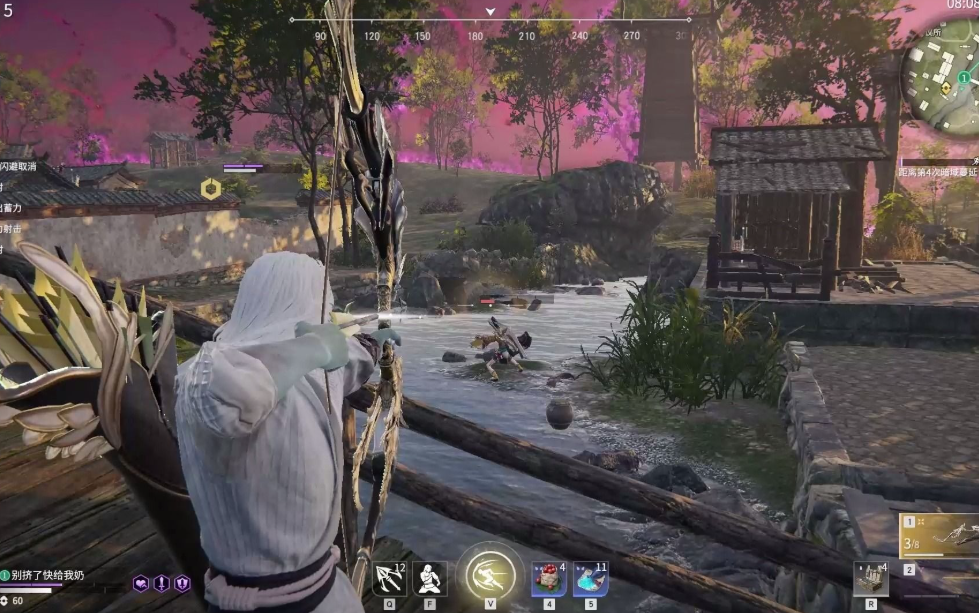Click the purple heart buff icon
The width and height of the screenshot is (979, 613).
tap(141, 583)
